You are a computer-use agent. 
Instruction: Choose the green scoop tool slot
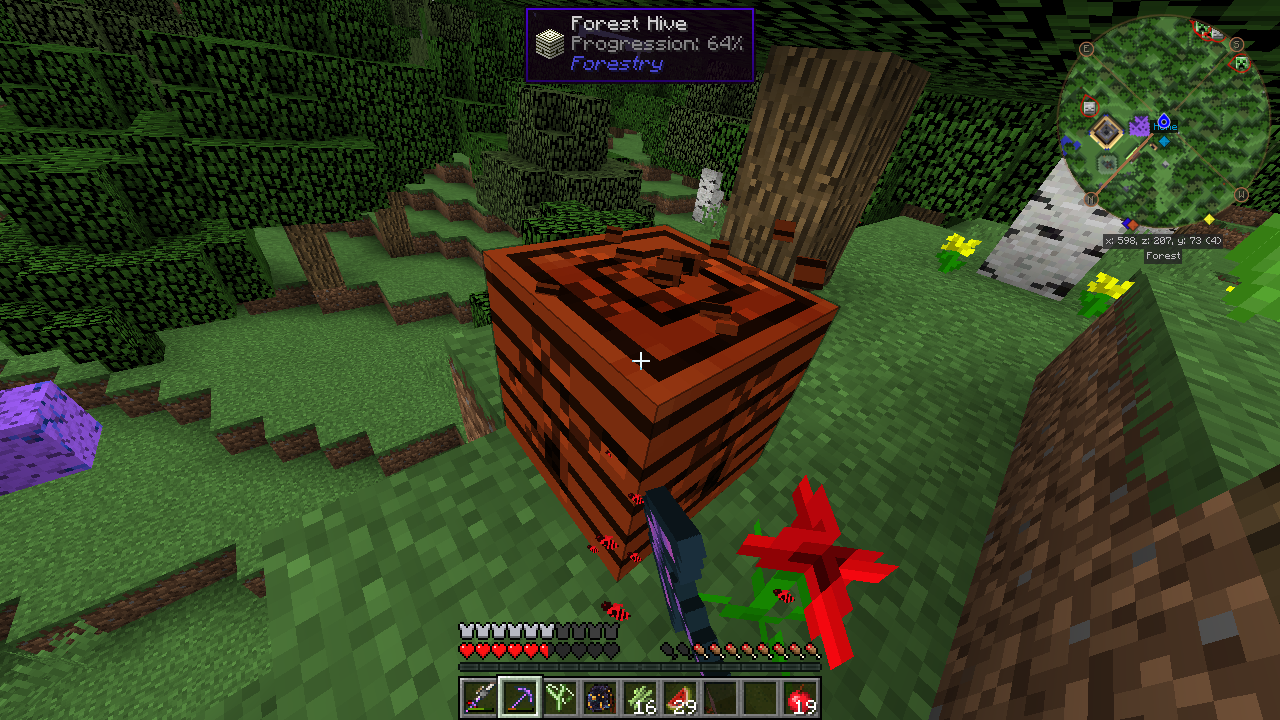tap(559, 697)
